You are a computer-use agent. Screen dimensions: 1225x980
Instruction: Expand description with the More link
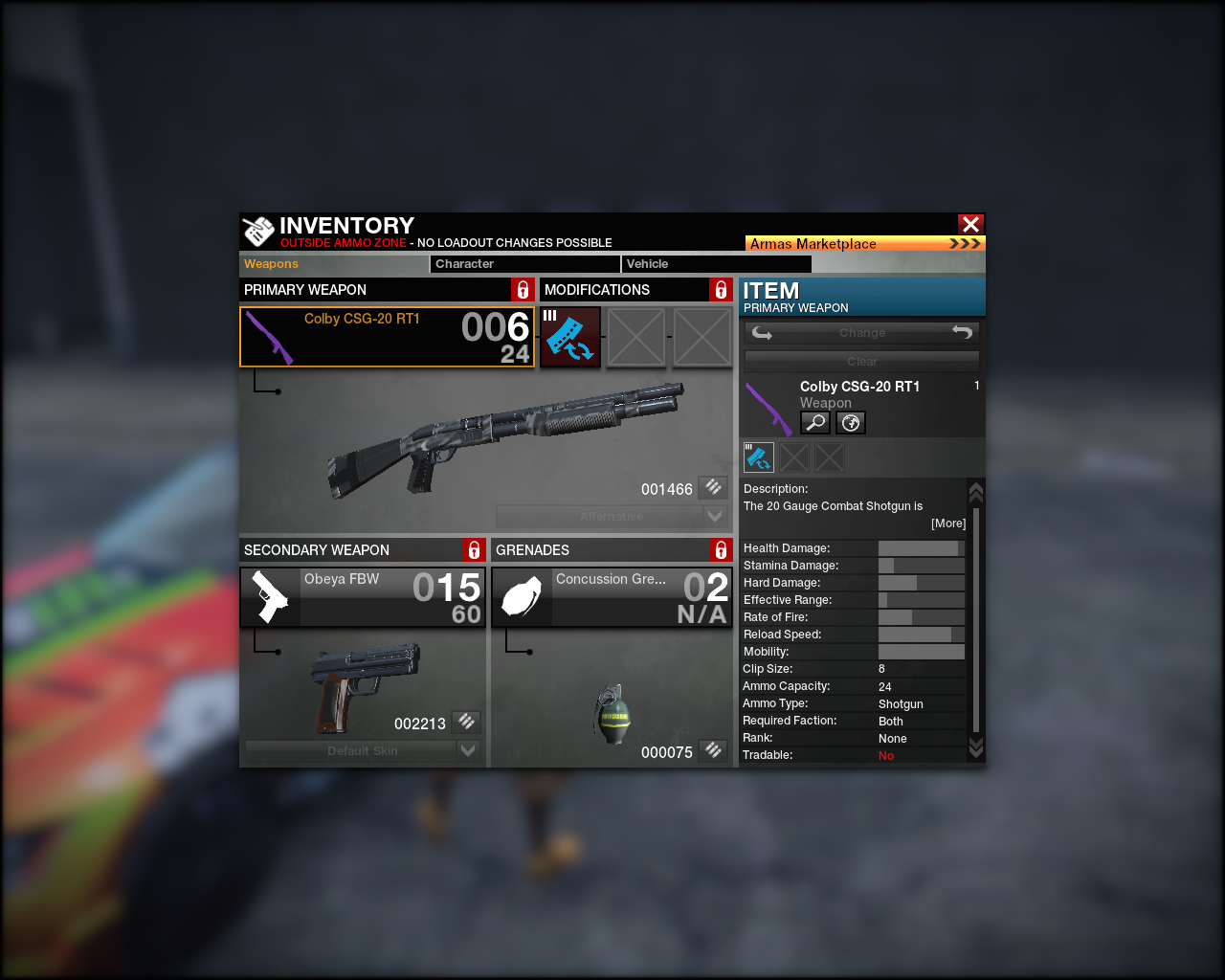[x=948, y=523]
